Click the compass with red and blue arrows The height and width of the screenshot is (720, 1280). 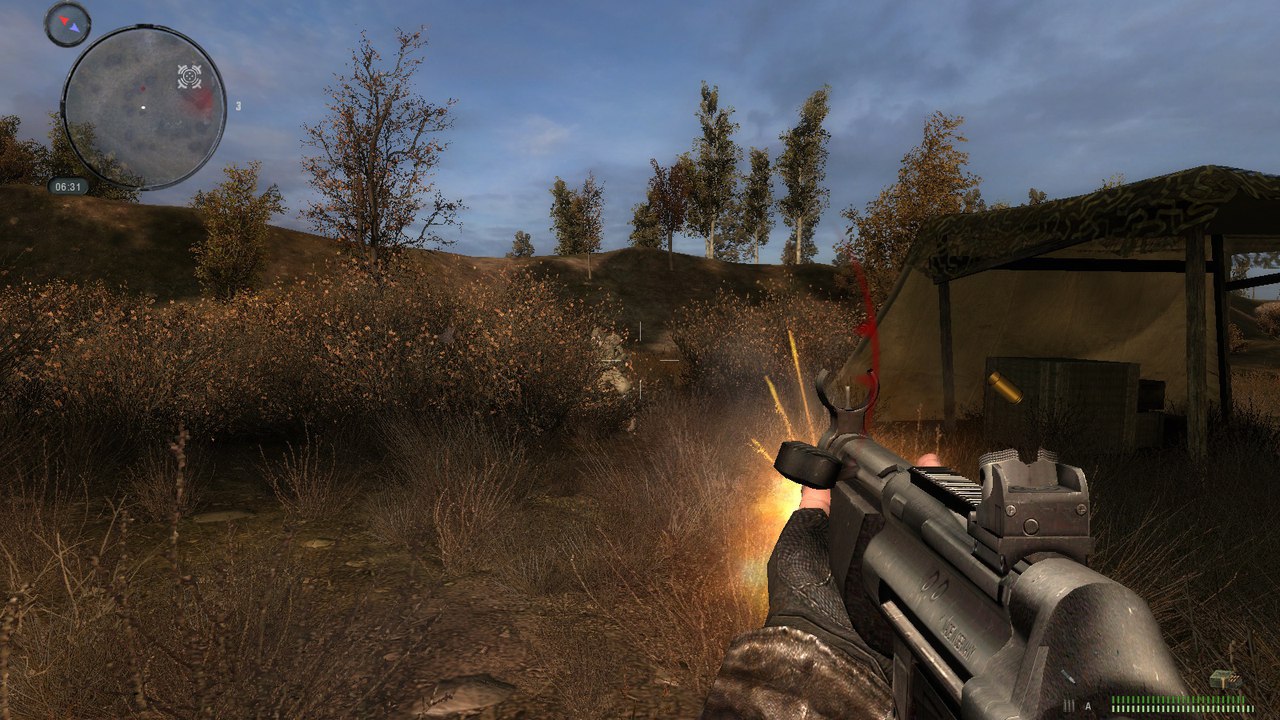pos(67,22)
